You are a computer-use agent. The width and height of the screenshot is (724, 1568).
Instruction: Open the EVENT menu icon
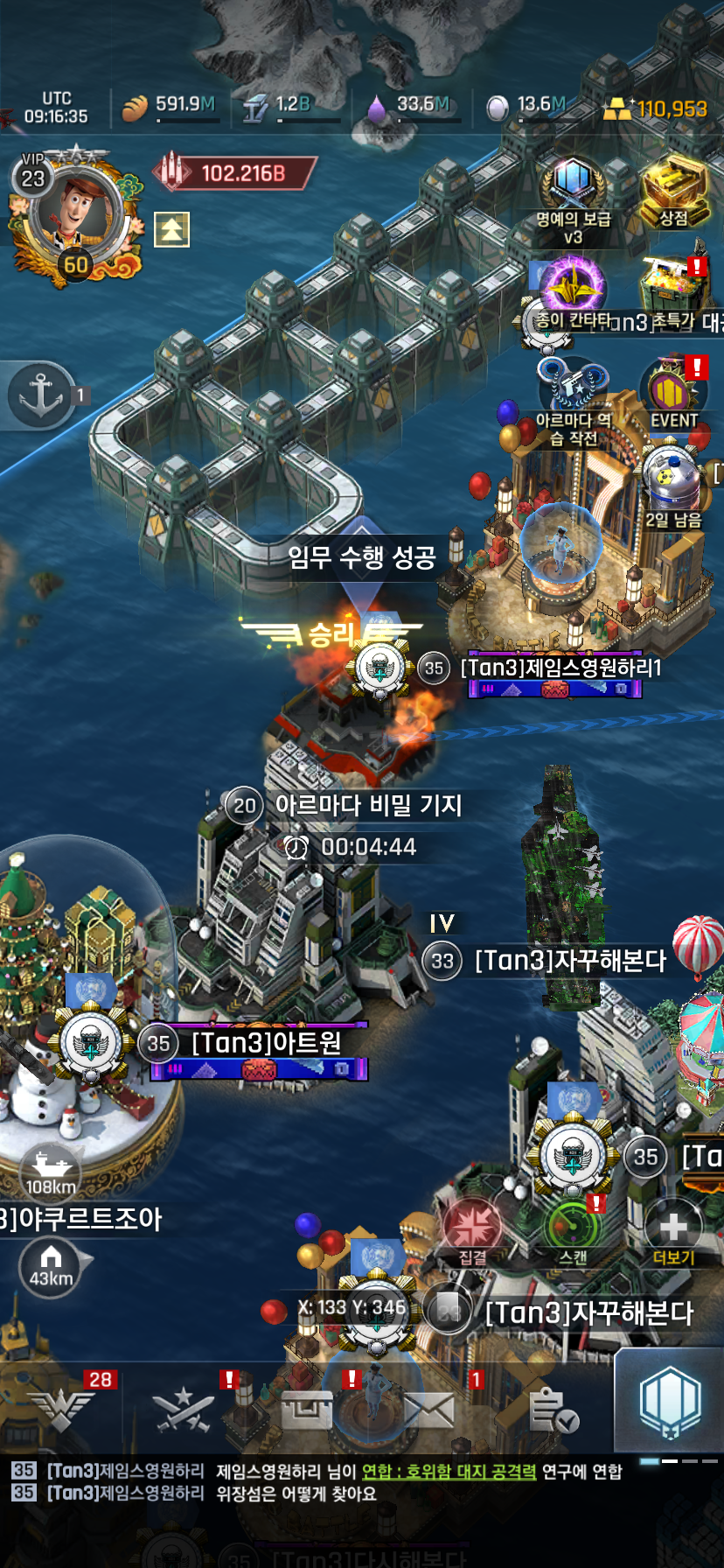(x=673, y=390)
